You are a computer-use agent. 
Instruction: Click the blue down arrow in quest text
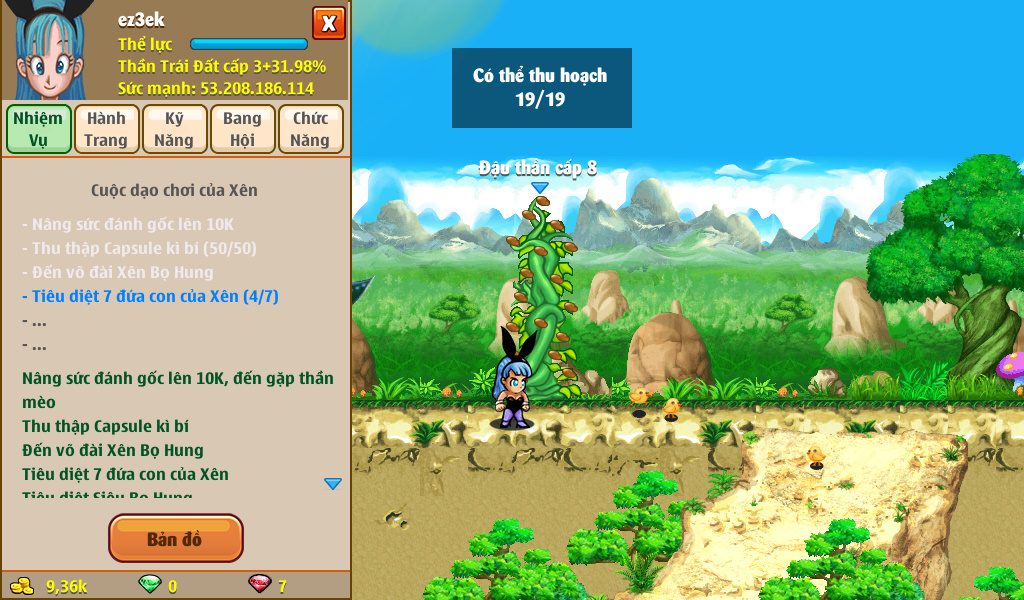pyautogui.click(x=333, y=484)
